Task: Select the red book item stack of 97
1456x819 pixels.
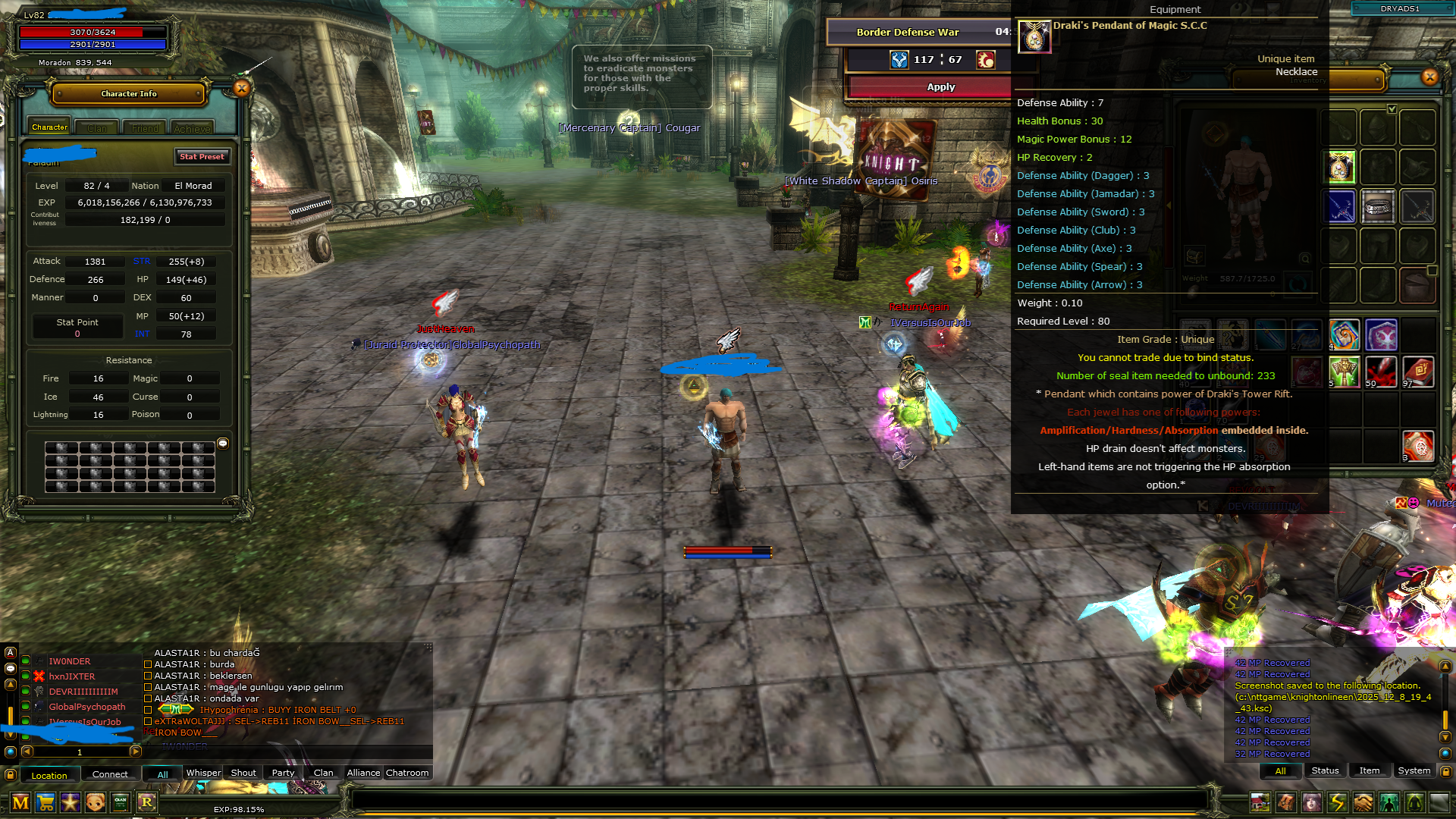Action: [1417, 372]
